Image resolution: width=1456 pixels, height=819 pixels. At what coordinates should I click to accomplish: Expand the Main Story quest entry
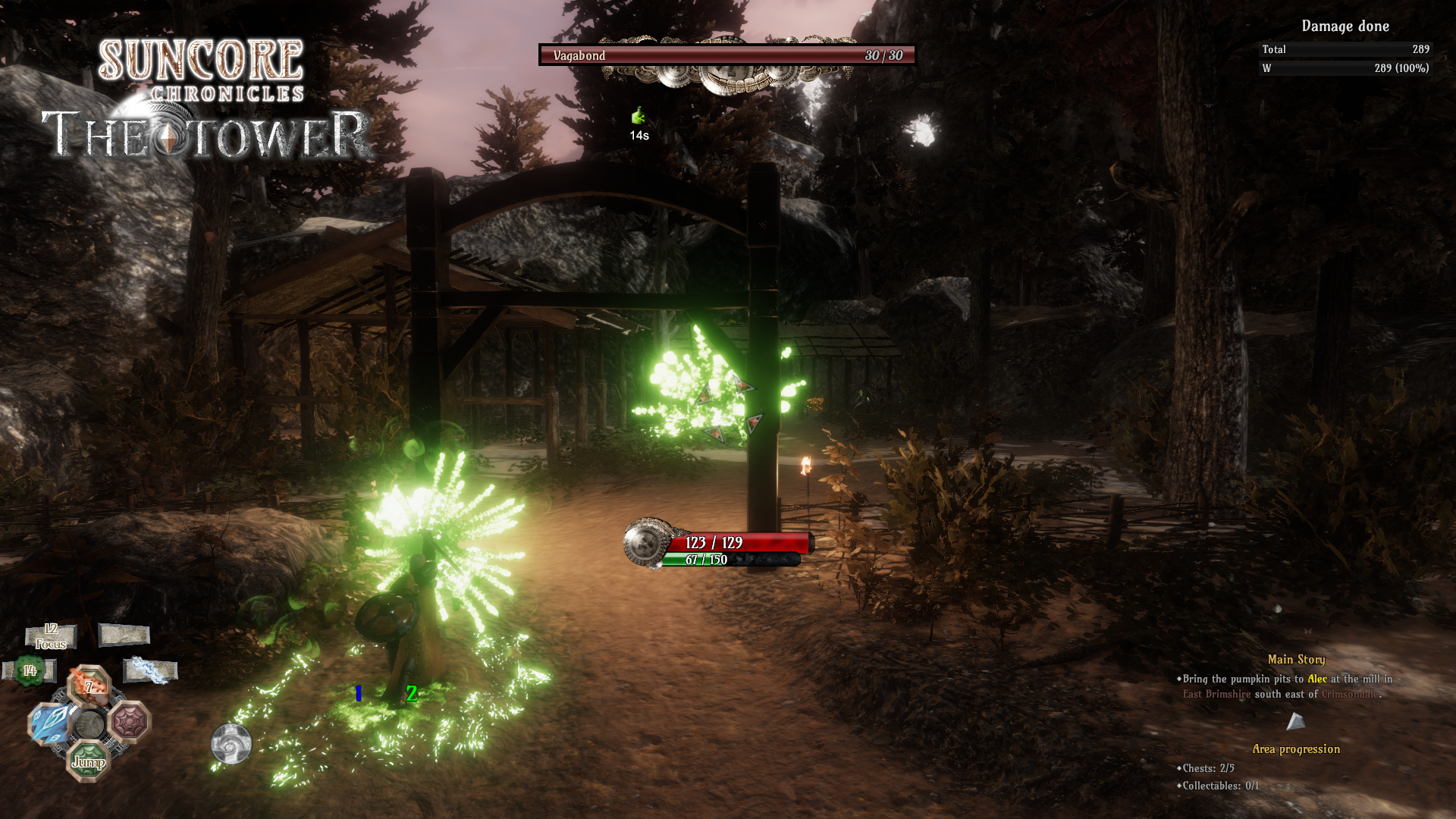(1296, 660)
